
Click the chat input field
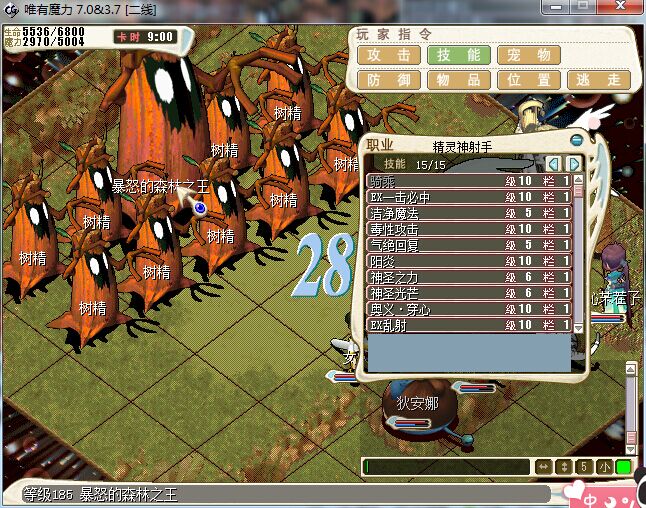click(x=446, y=467)
